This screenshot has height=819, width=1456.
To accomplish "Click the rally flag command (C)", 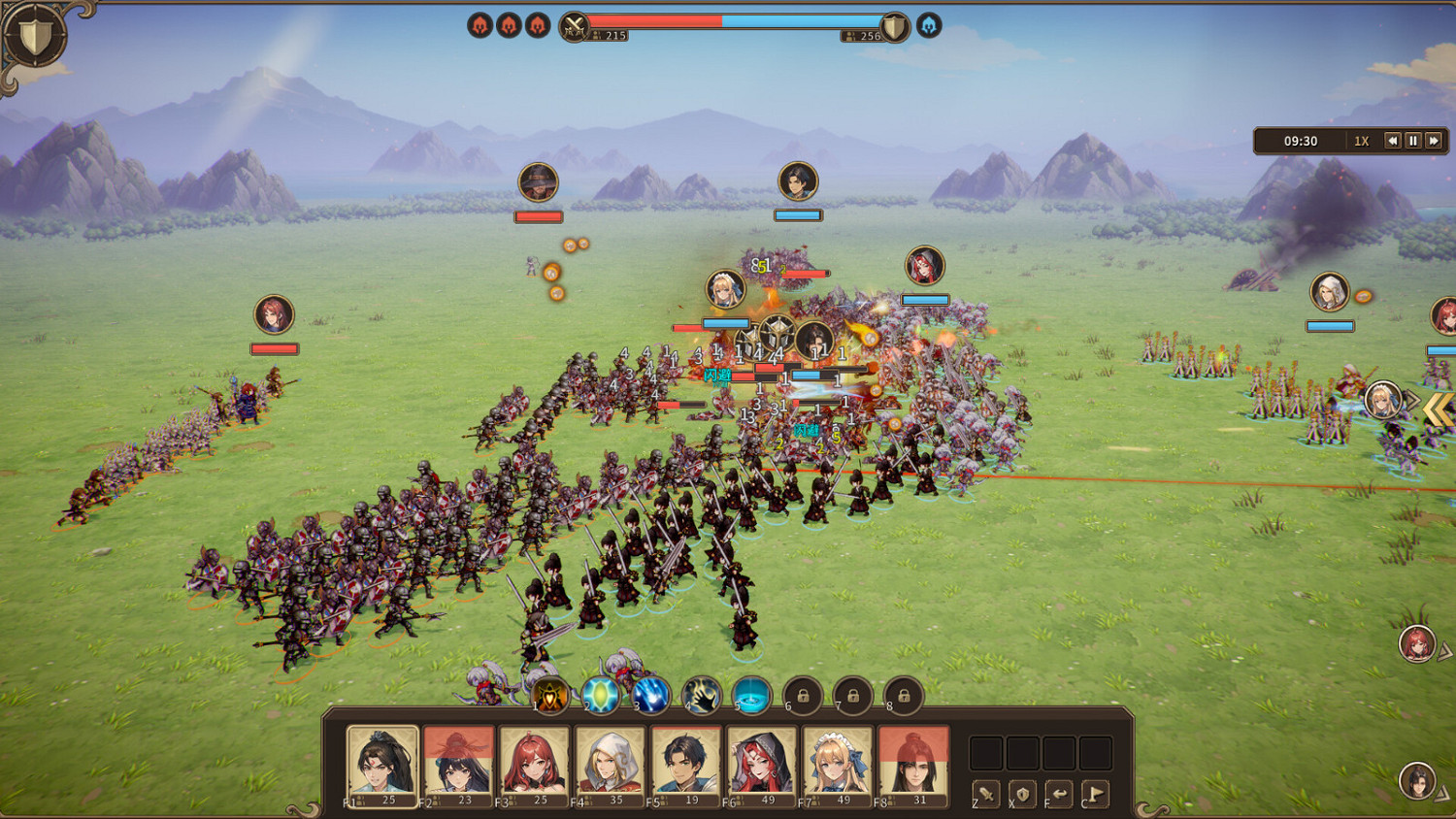I will coord(1094,796).
